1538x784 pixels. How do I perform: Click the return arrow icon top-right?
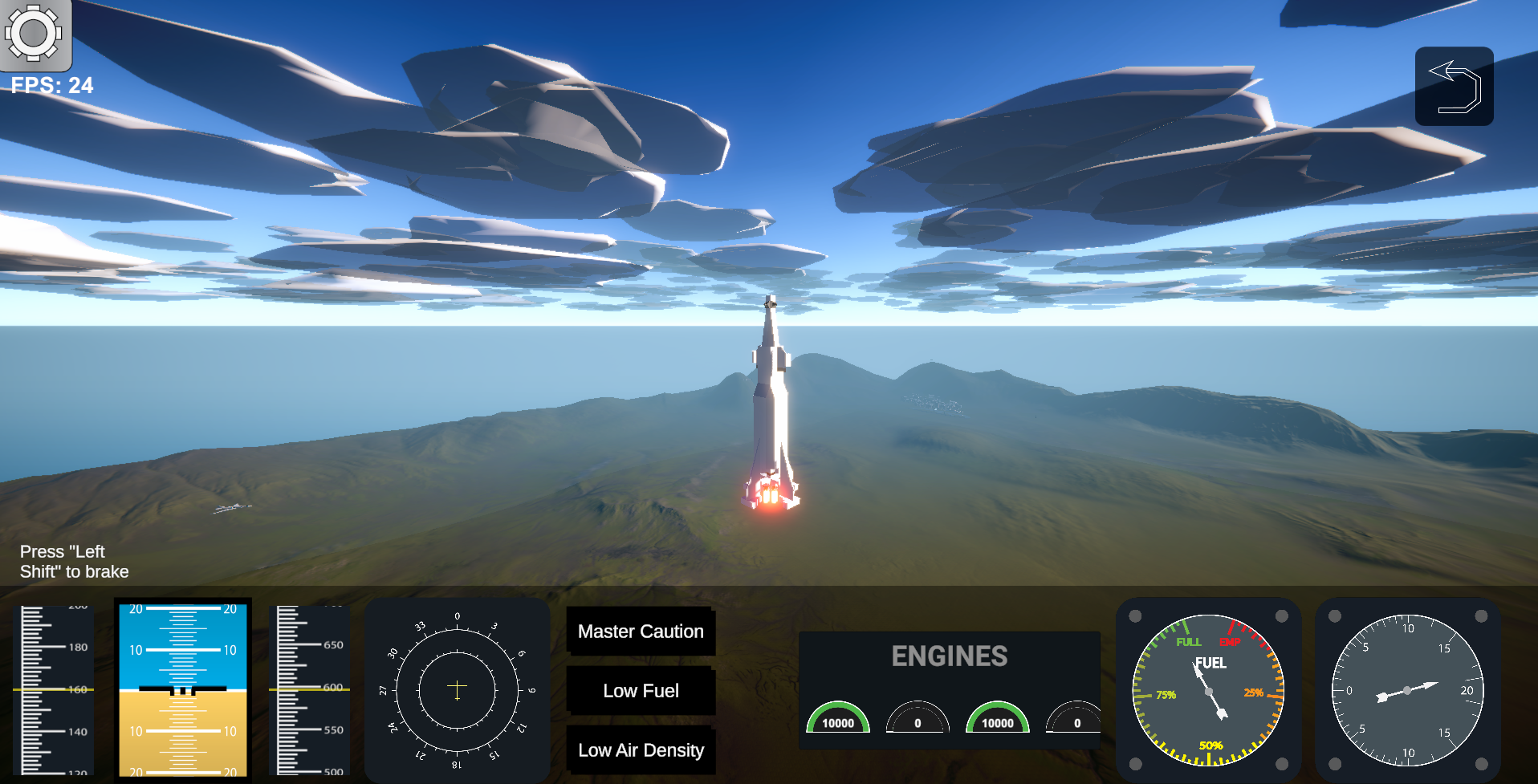tap(1454, 85)
